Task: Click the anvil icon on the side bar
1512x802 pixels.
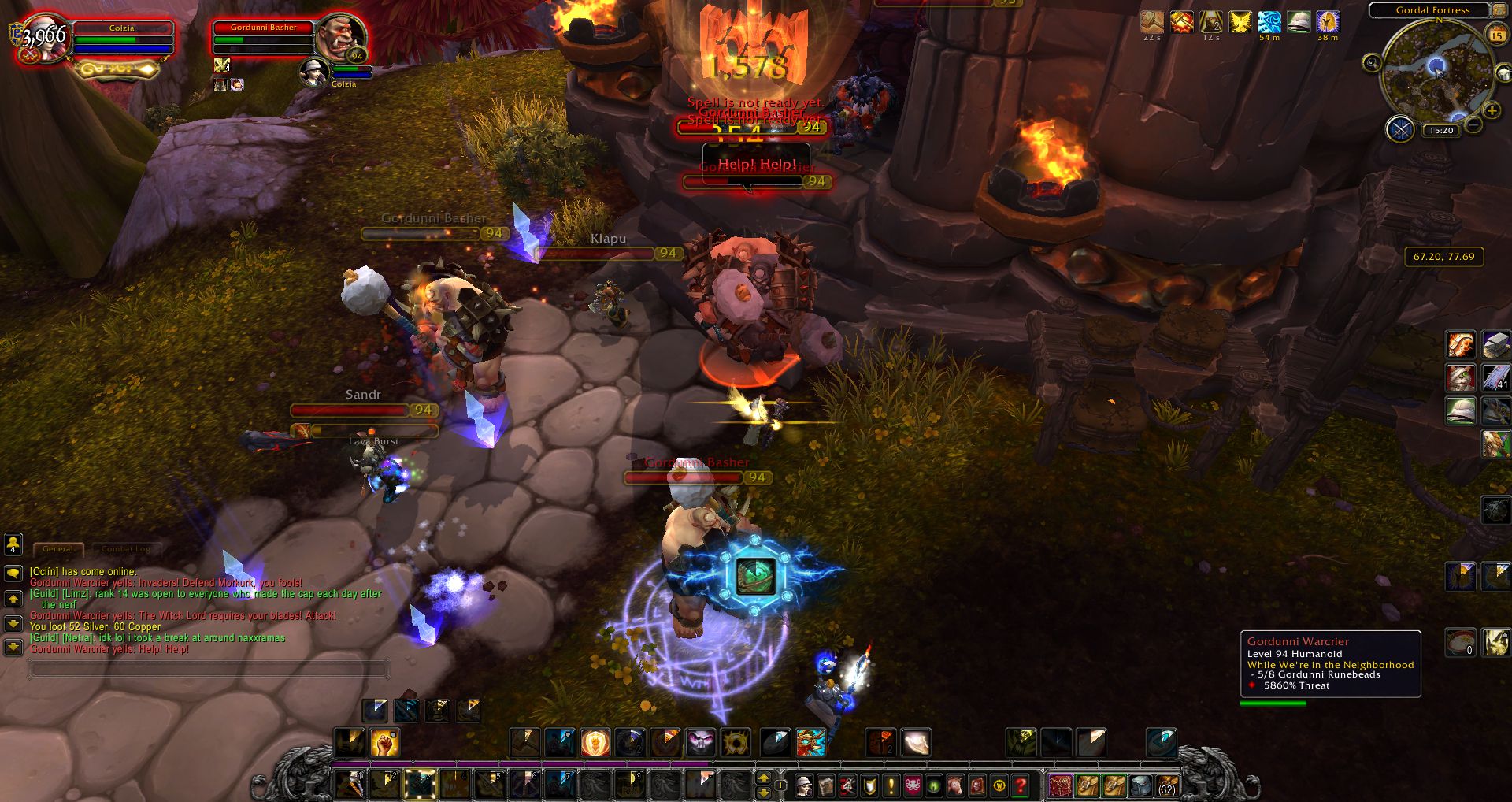Action: (1496, 345)
